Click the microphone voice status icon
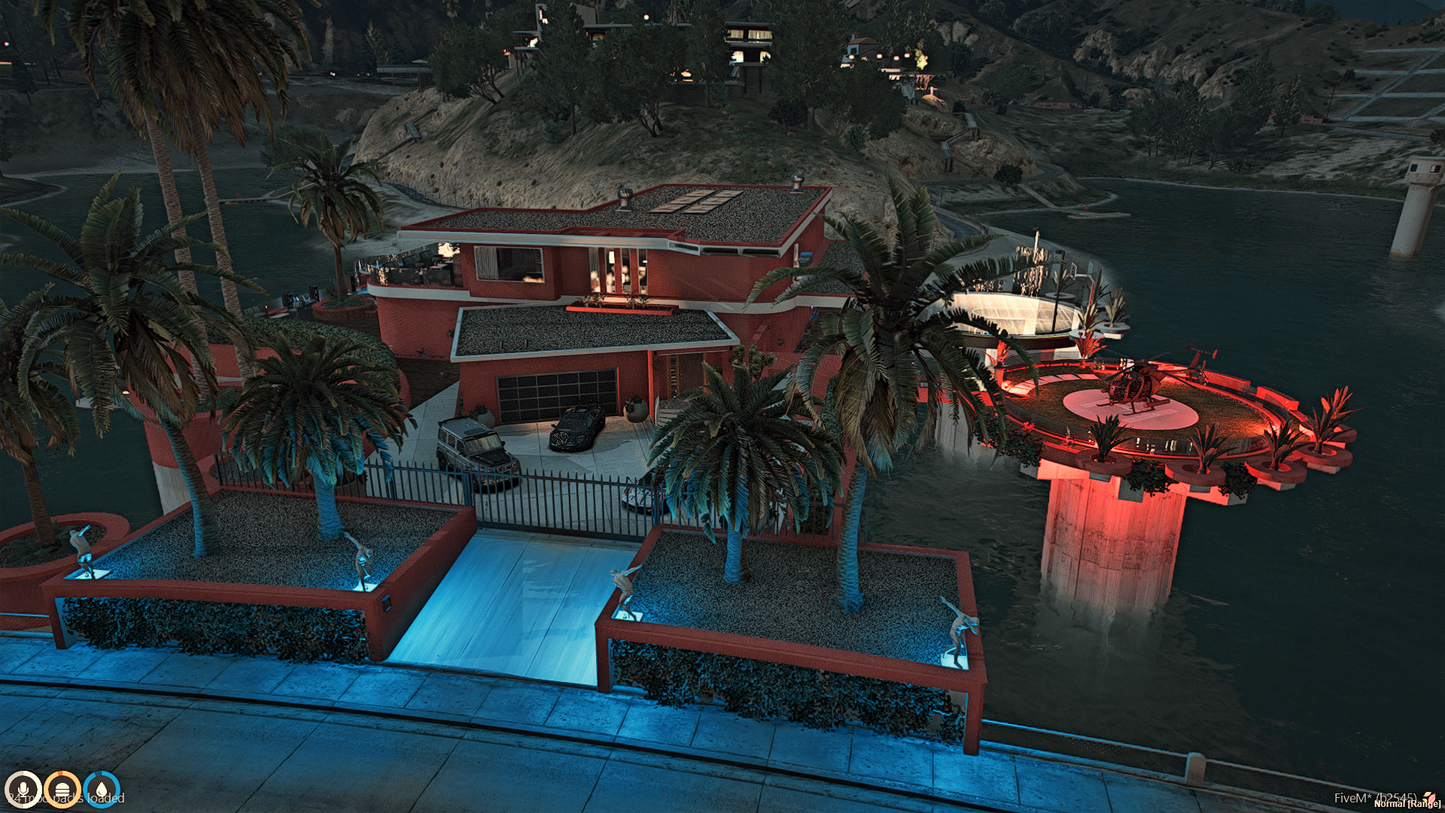Viewport: 1445px width, 813px height. 22,789
